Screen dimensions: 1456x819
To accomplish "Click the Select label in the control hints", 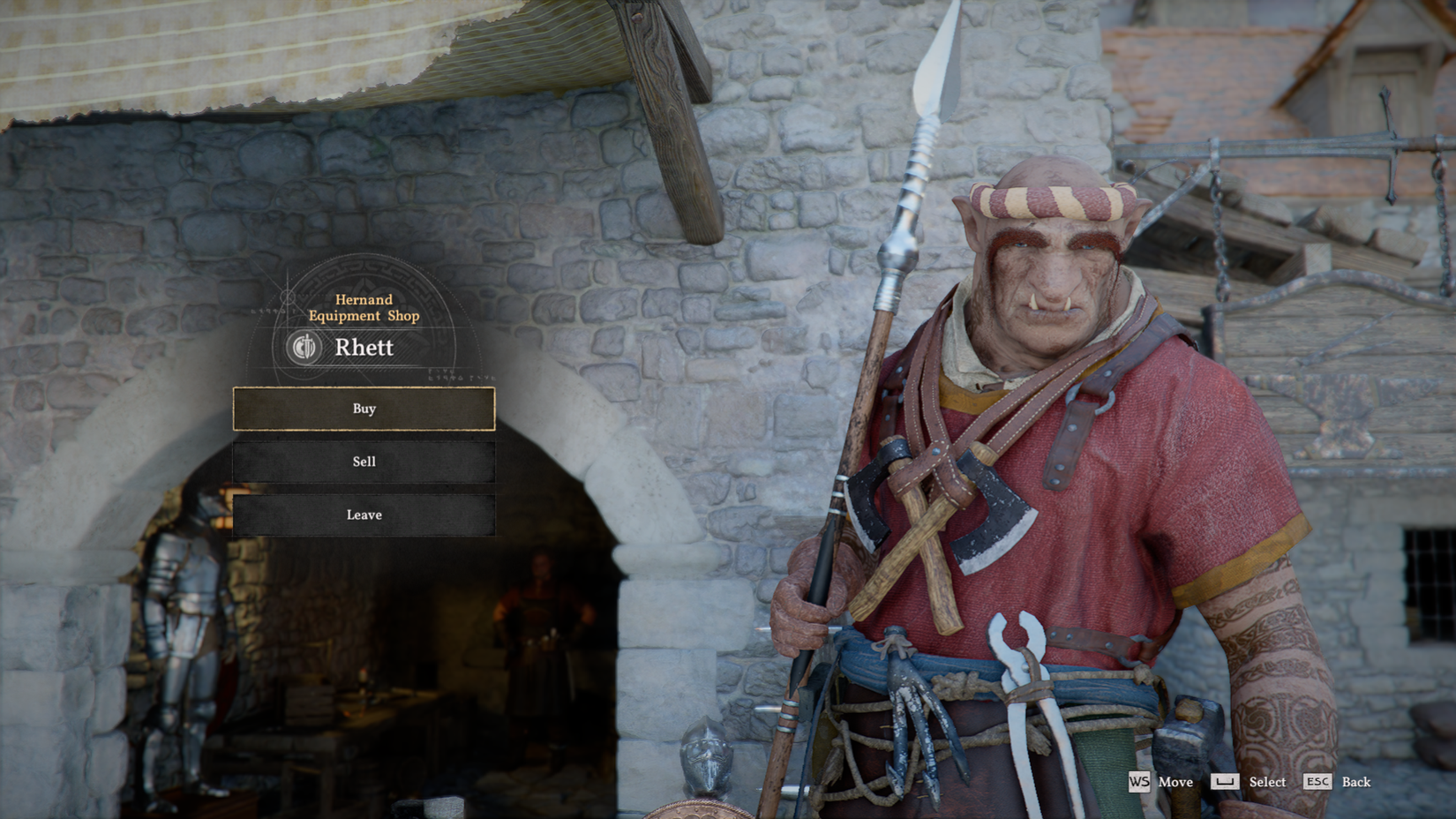I will (x=1267, y=782).
